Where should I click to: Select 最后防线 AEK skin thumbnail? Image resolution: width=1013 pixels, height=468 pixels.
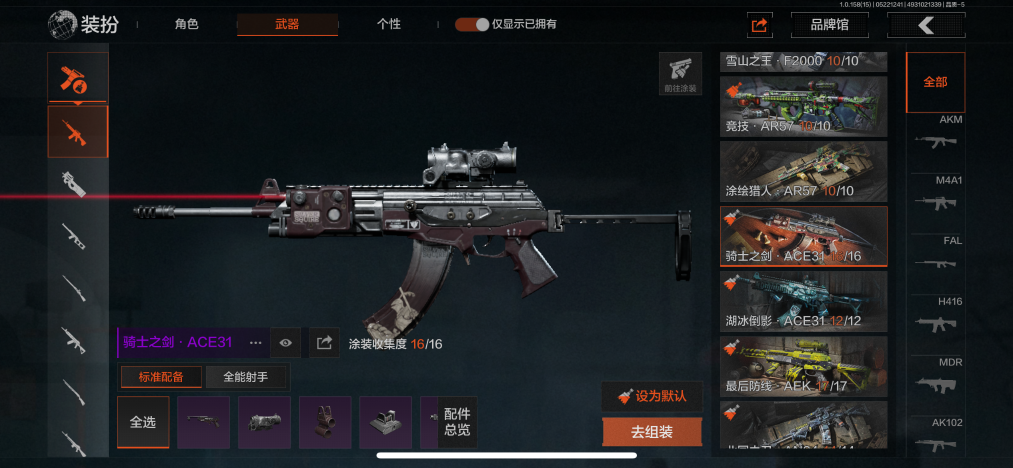pos(803,364)
